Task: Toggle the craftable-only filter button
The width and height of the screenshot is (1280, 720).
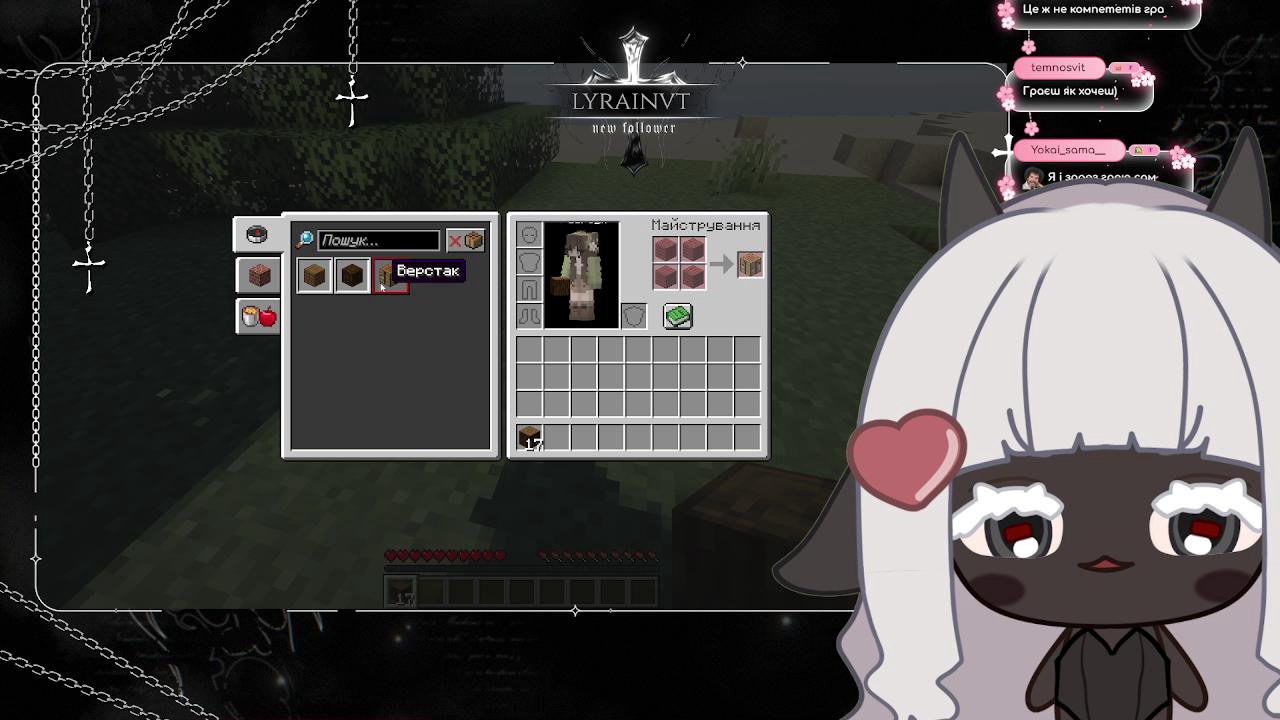Action: [x=466, y=240]
